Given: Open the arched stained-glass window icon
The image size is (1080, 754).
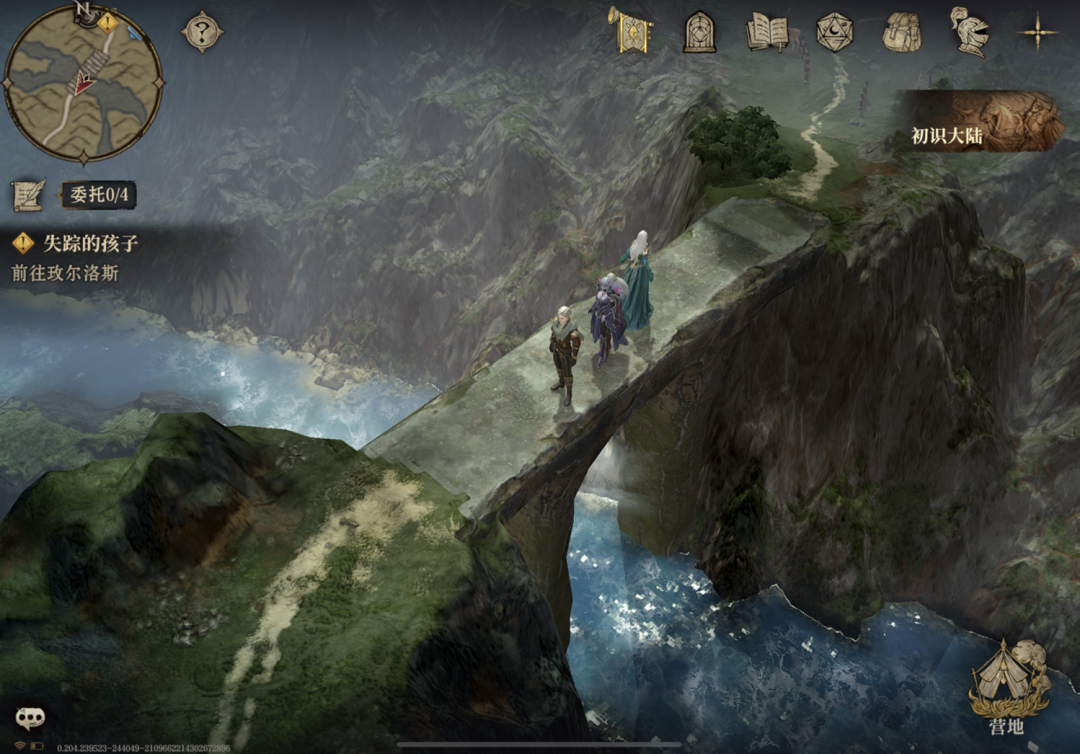Looking at the screenshot, I should pos(699,32).
